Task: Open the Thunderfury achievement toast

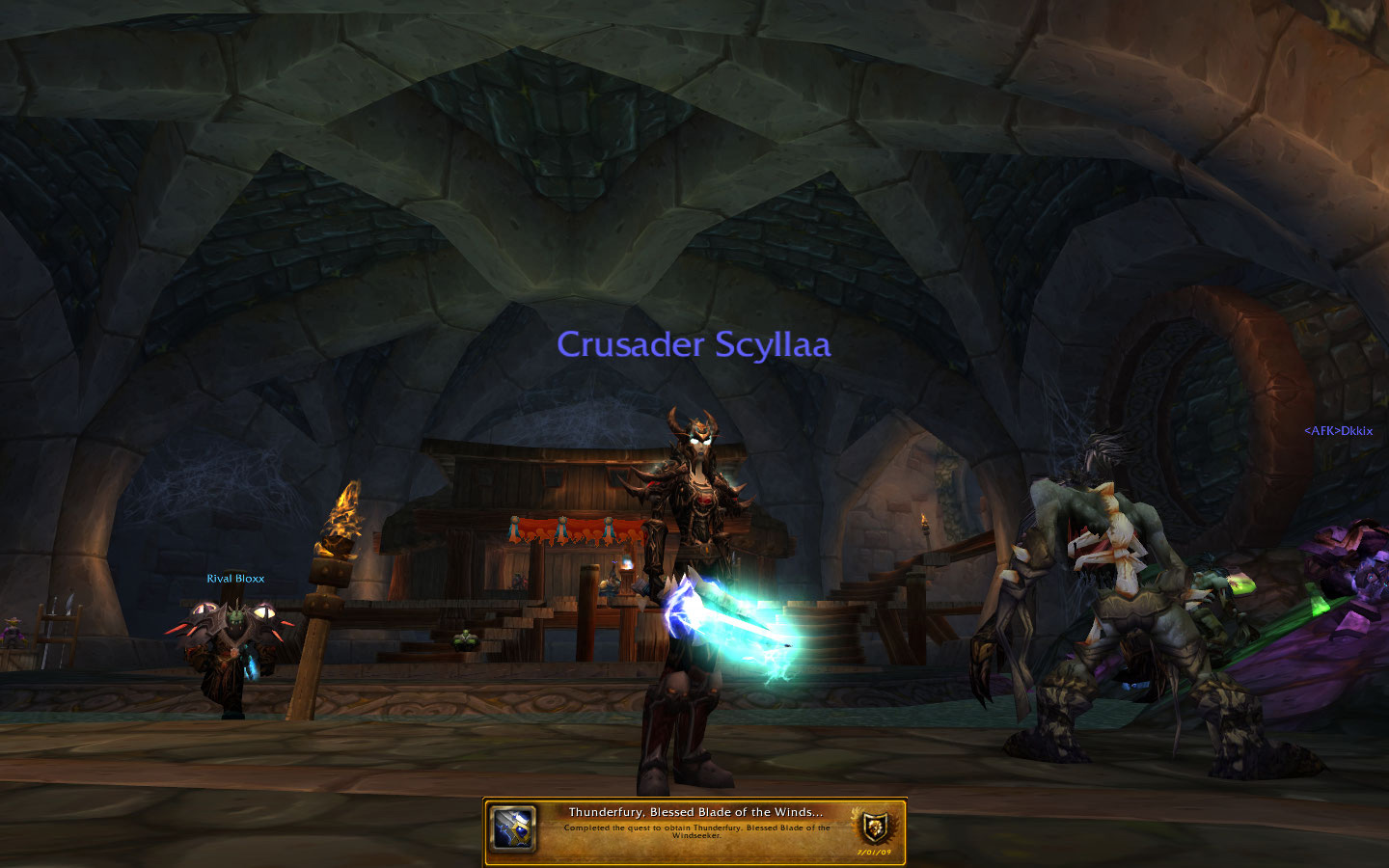Action: tap(694, 831)
